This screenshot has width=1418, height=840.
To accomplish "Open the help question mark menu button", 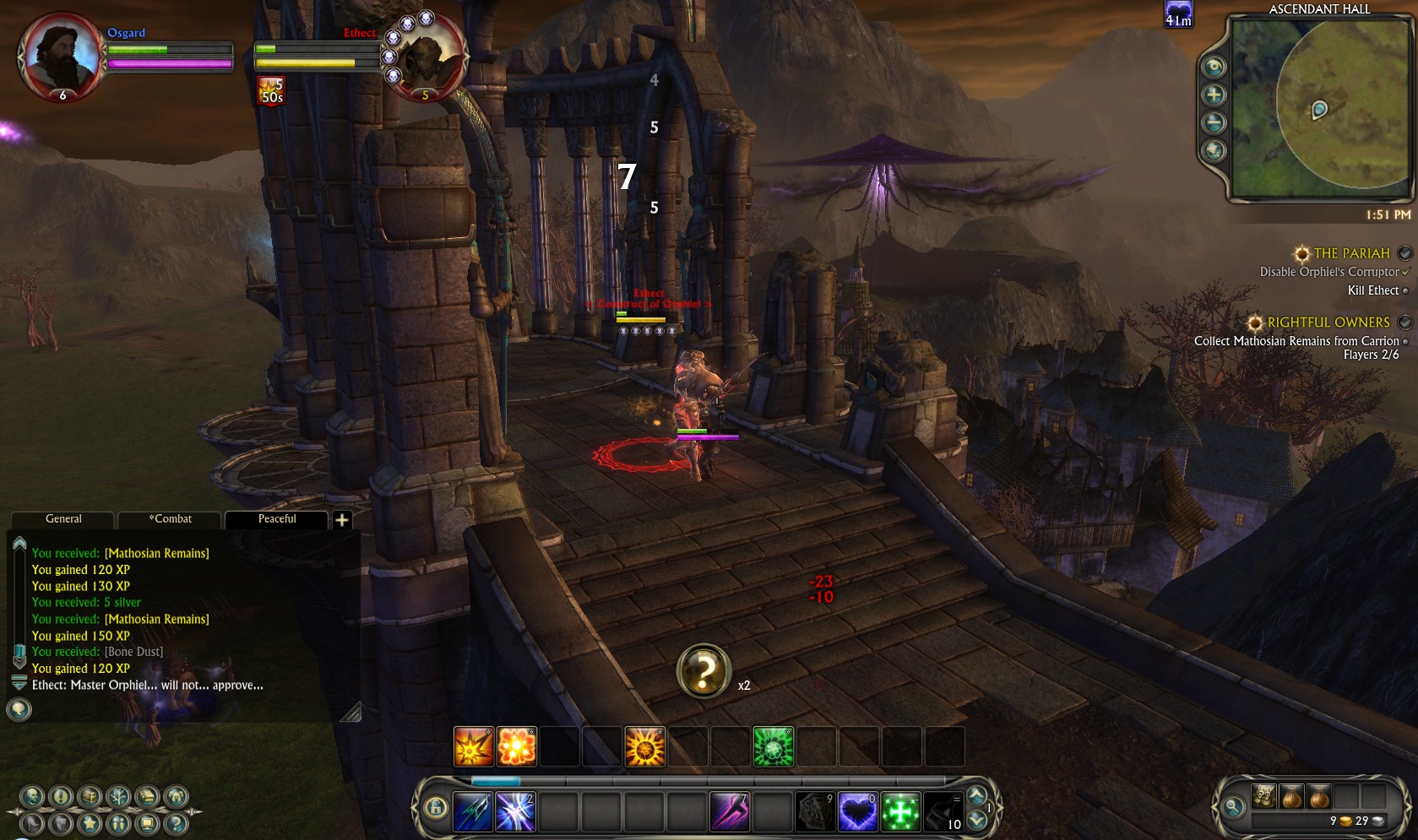I will (175, 823).
